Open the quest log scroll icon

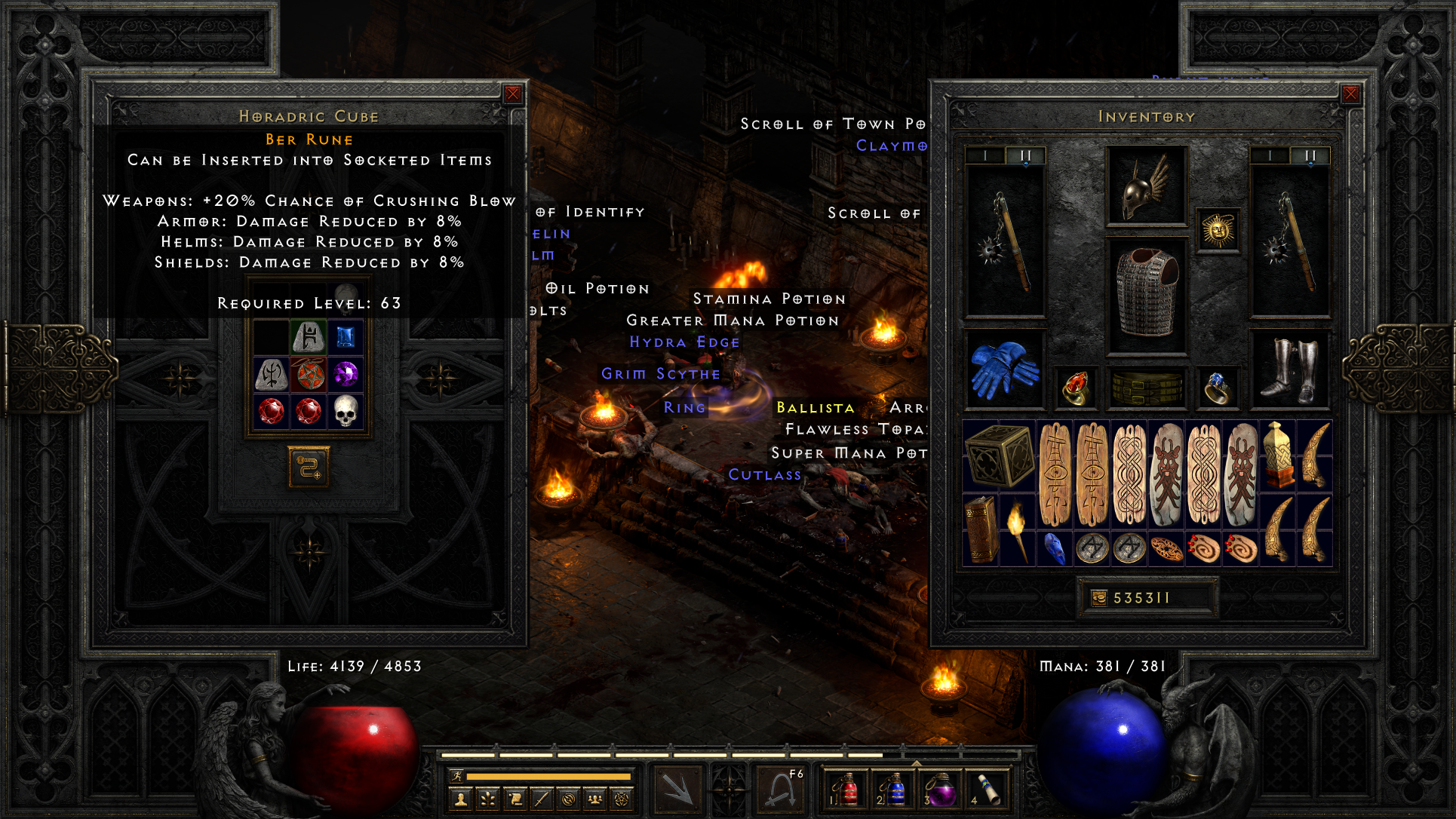point(515,799)
